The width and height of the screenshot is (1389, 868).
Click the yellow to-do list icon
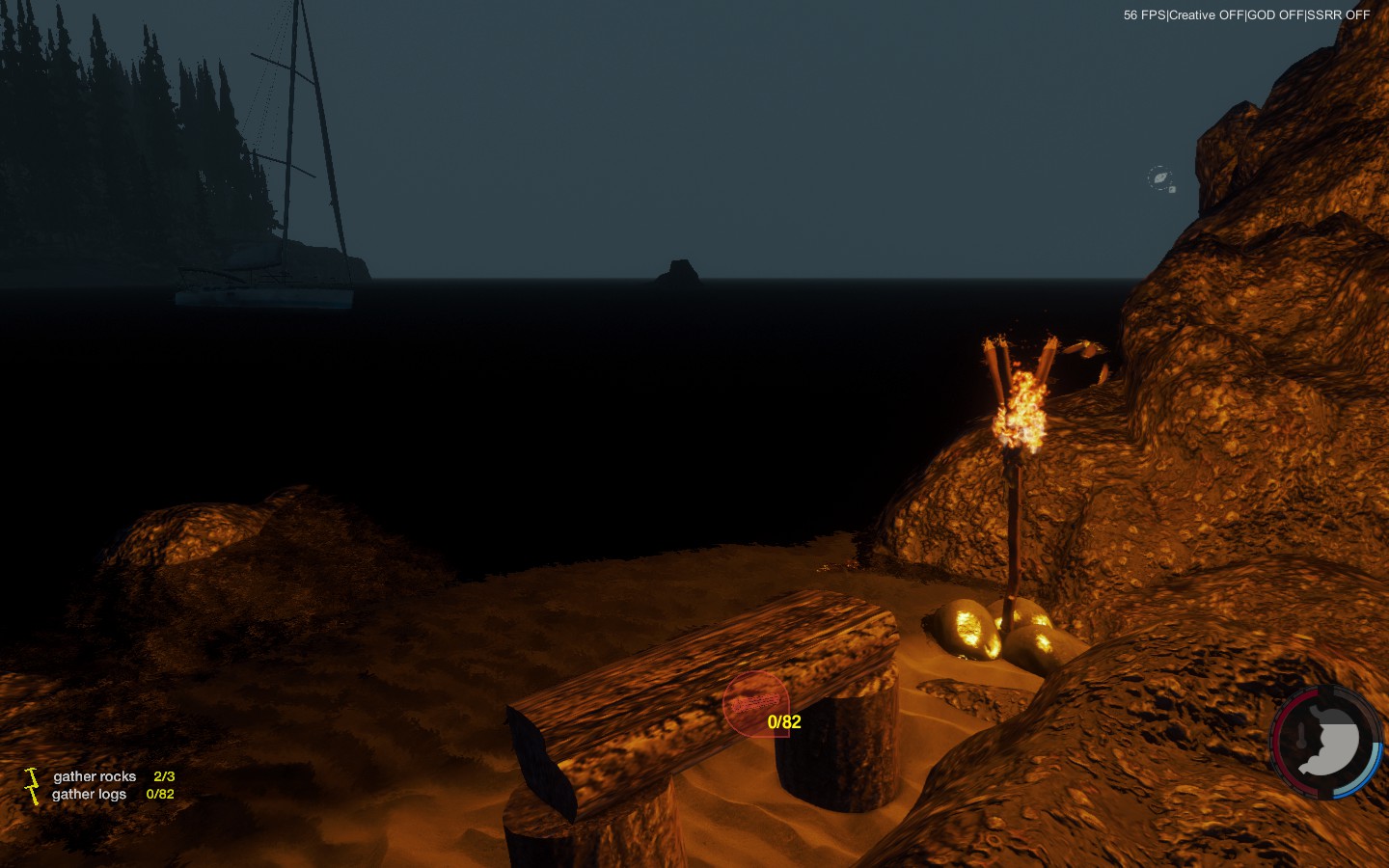(x=32, y=785)
